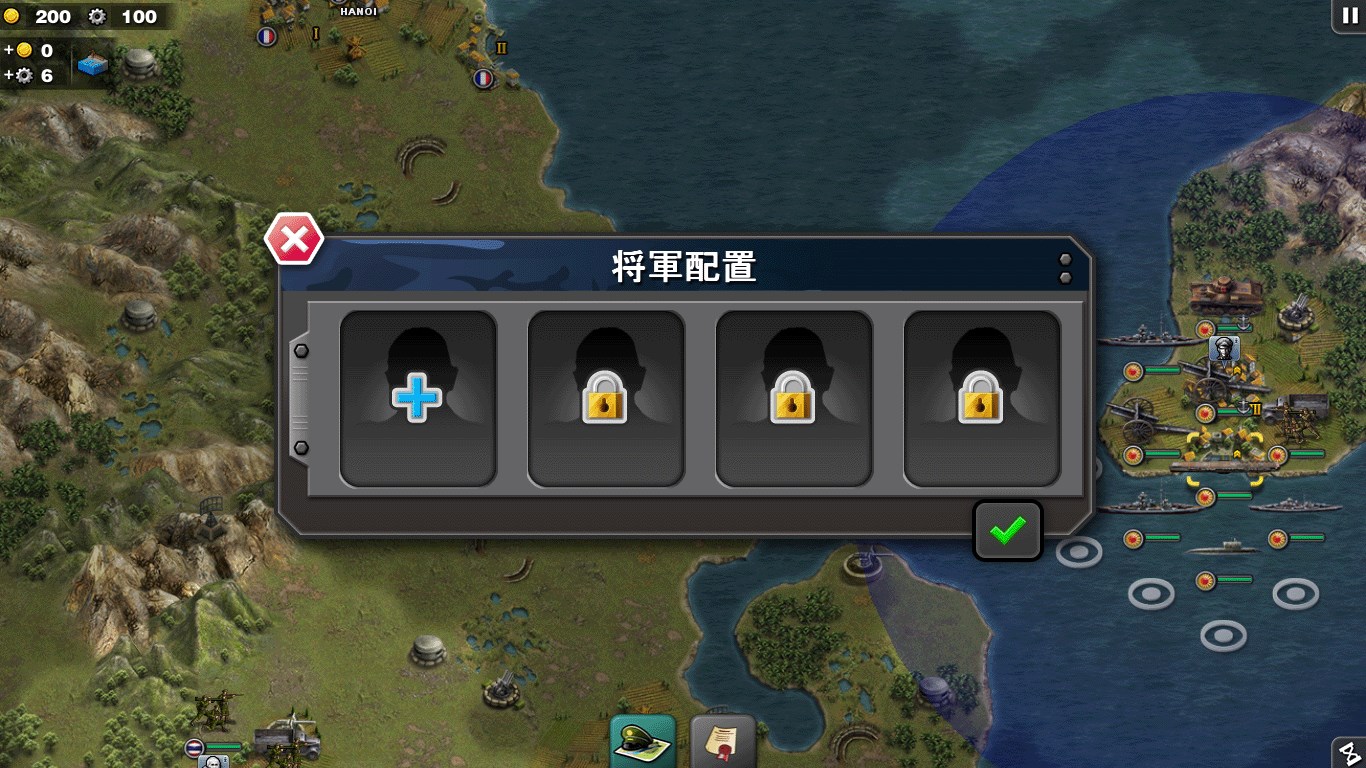Click the second padlocked slot in the dialog
The width and height of the screenshot is (1366, 768).
coord(793,397)
